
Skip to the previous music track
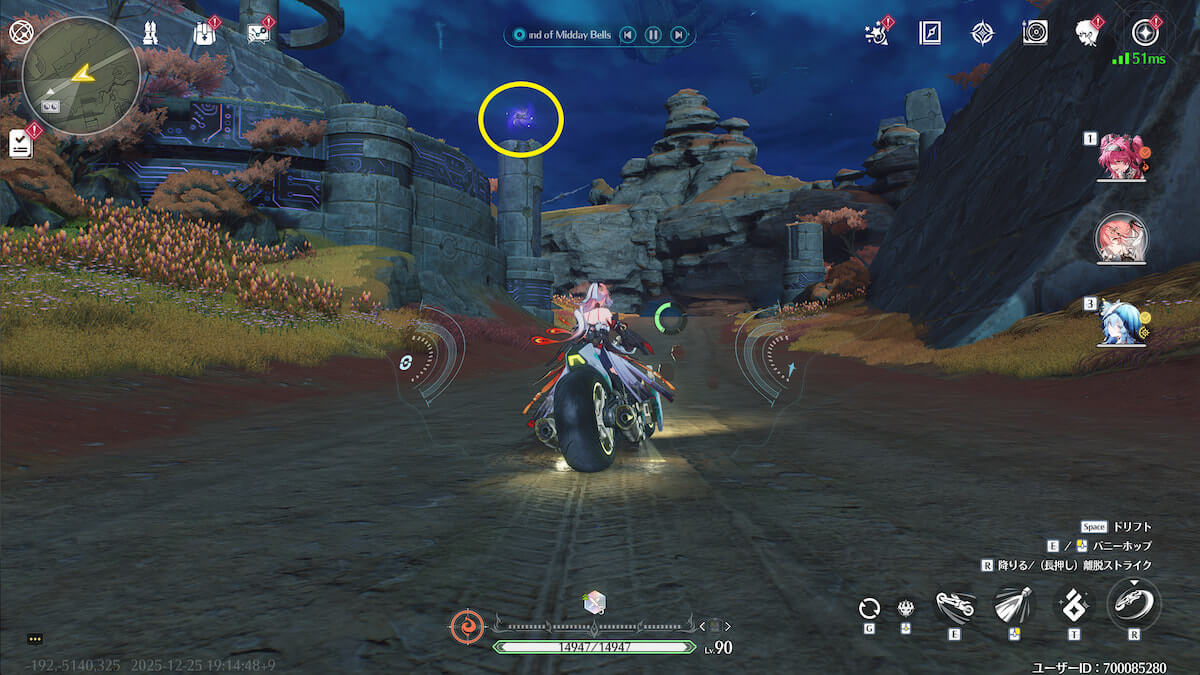coord(627,35)
